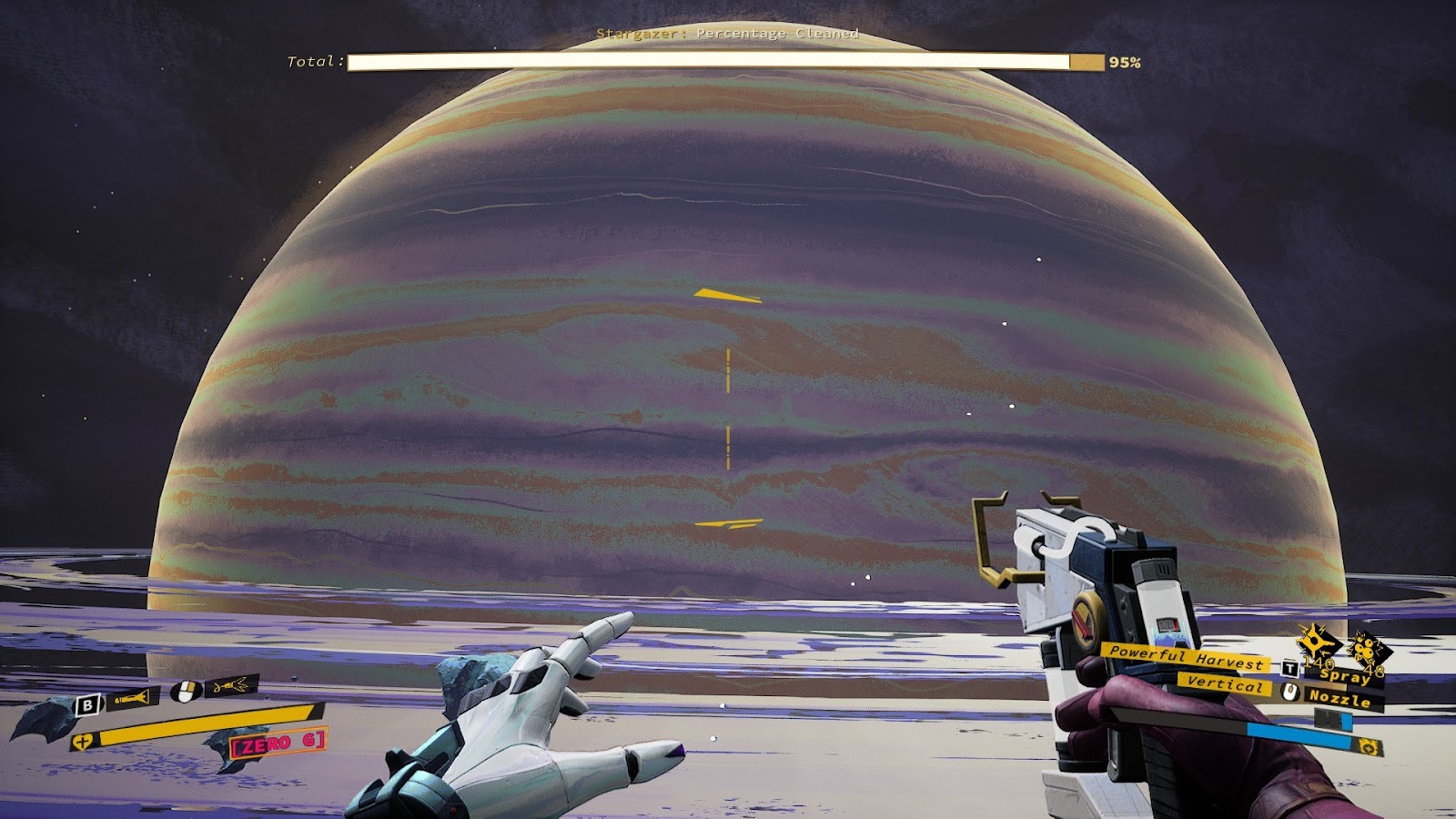Viewport: 1456px width, 819px height.
Task: Toggle the Vertical spray orientation tag
Action: coord(1225,685)
